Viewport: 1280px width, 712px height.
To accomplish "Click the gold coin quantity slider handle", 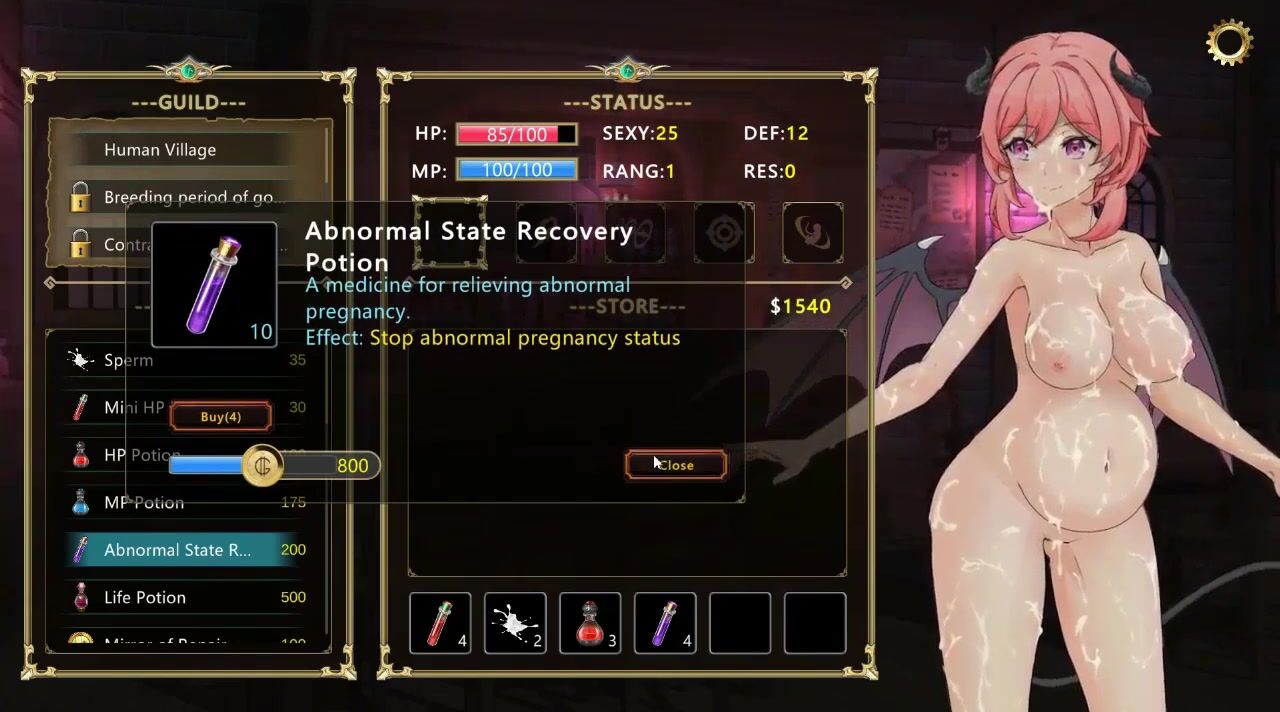I will click(264, 466).
